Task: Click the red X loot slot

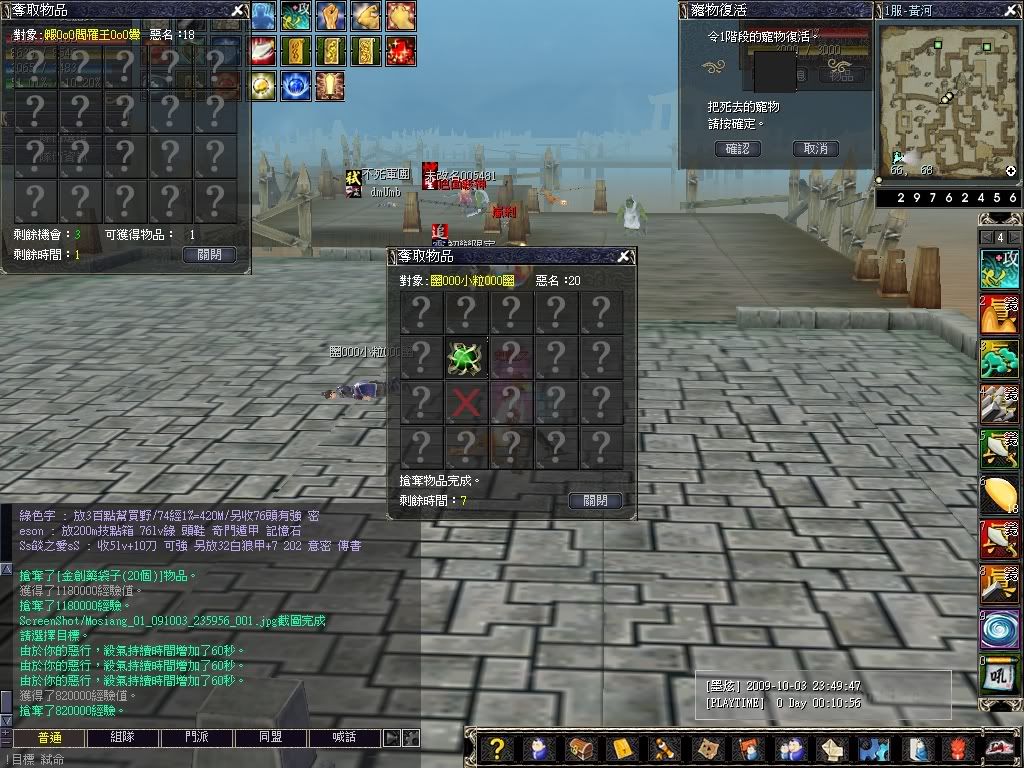Action: [x=466, y=403]
